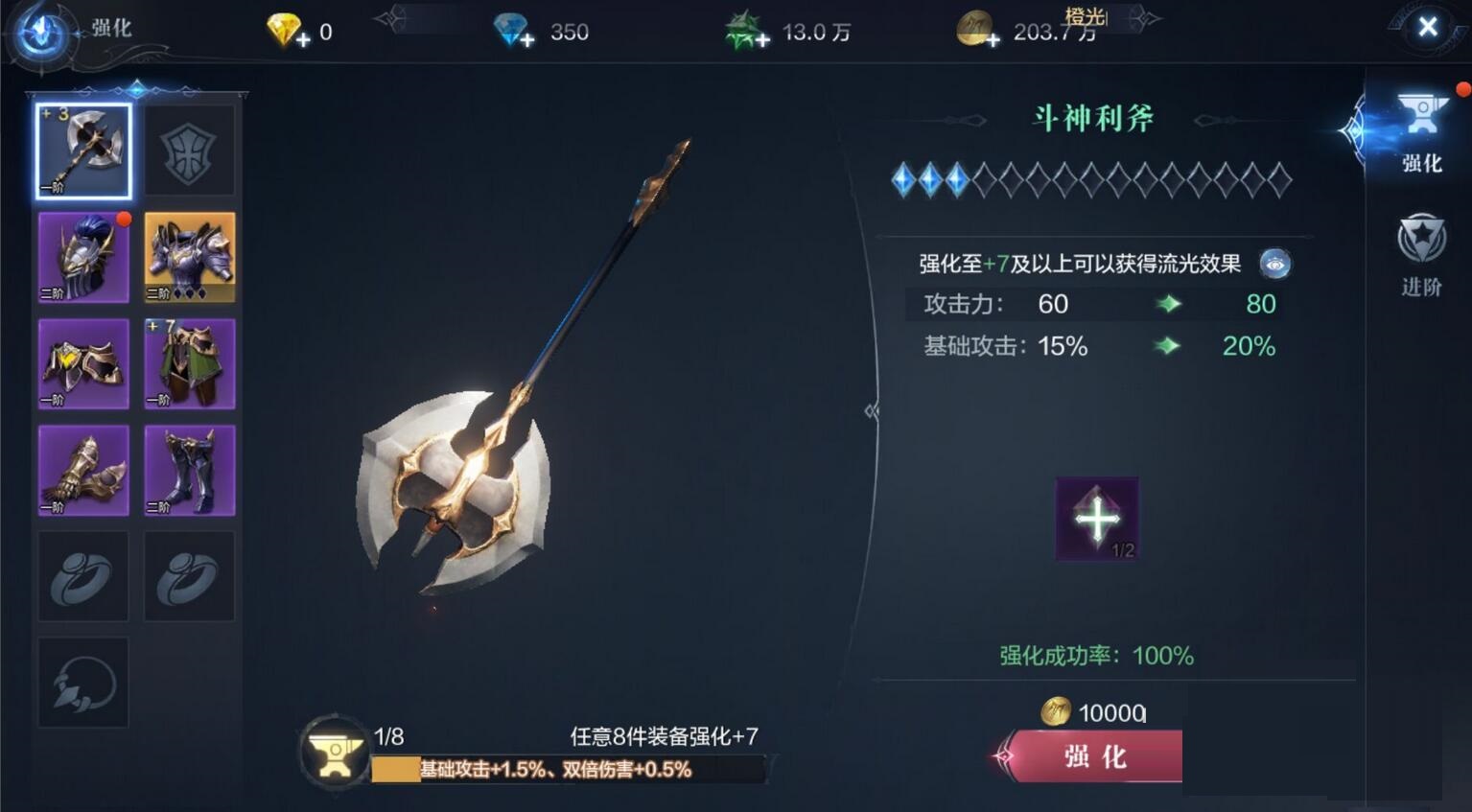Open the empty shield equipment slot
Viewport: 1472px width, 812px height.
[189, 150]
